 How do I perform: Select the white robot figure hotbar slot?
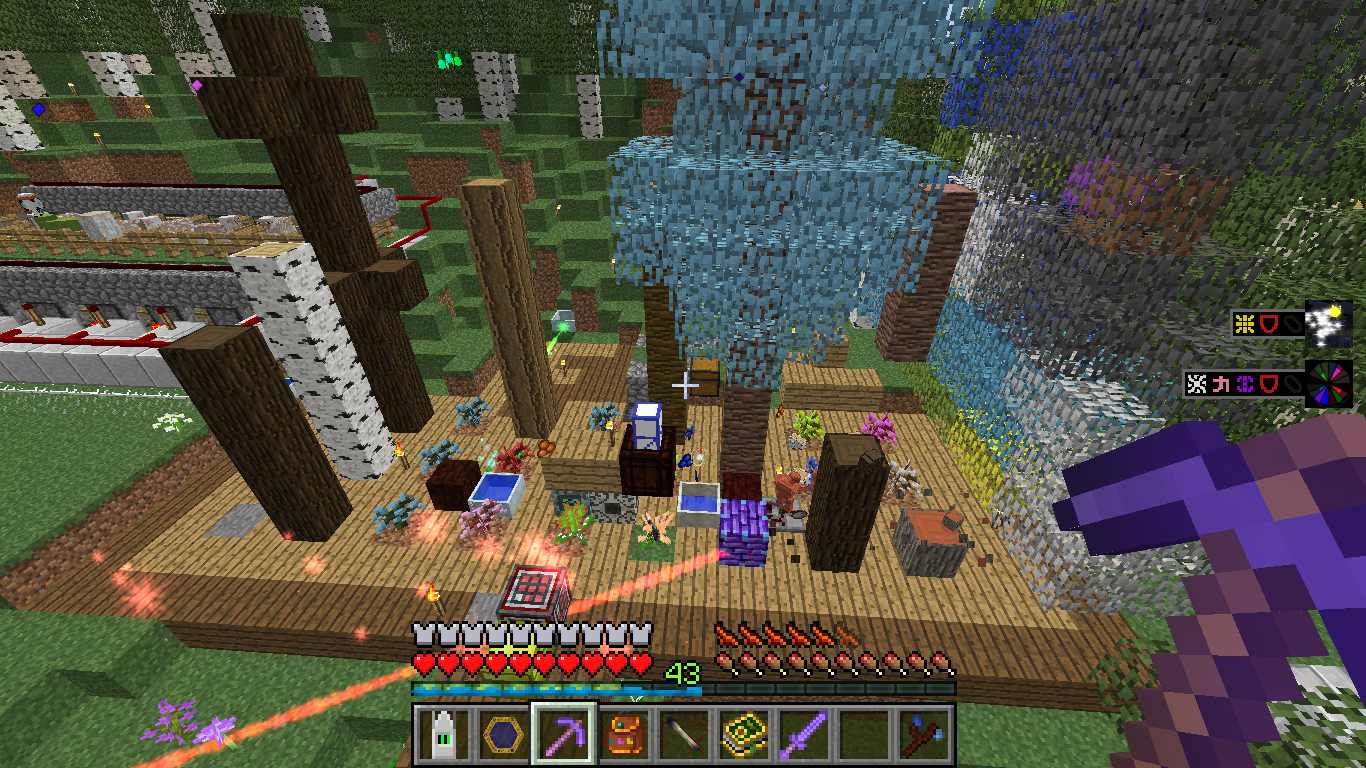tap(438, 735)
